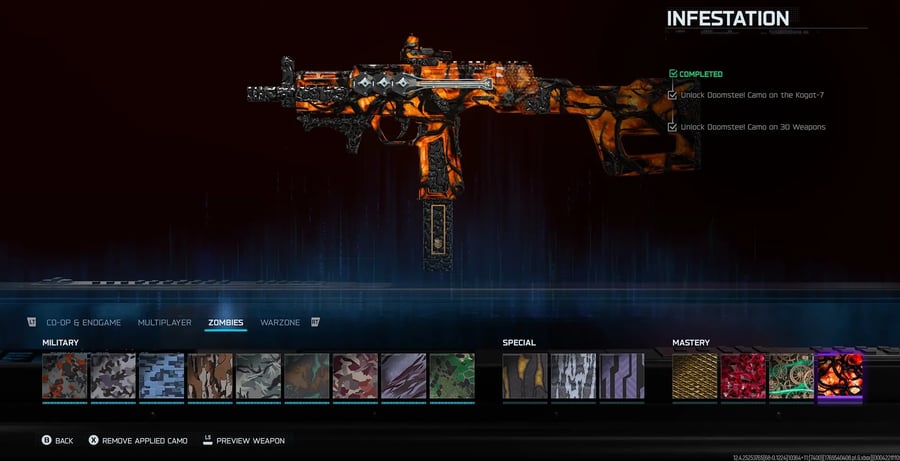Switch to the Co-op & Endgame tab
Image resolution: width=900 pixels, height=461 pixels.
(83, 322)
